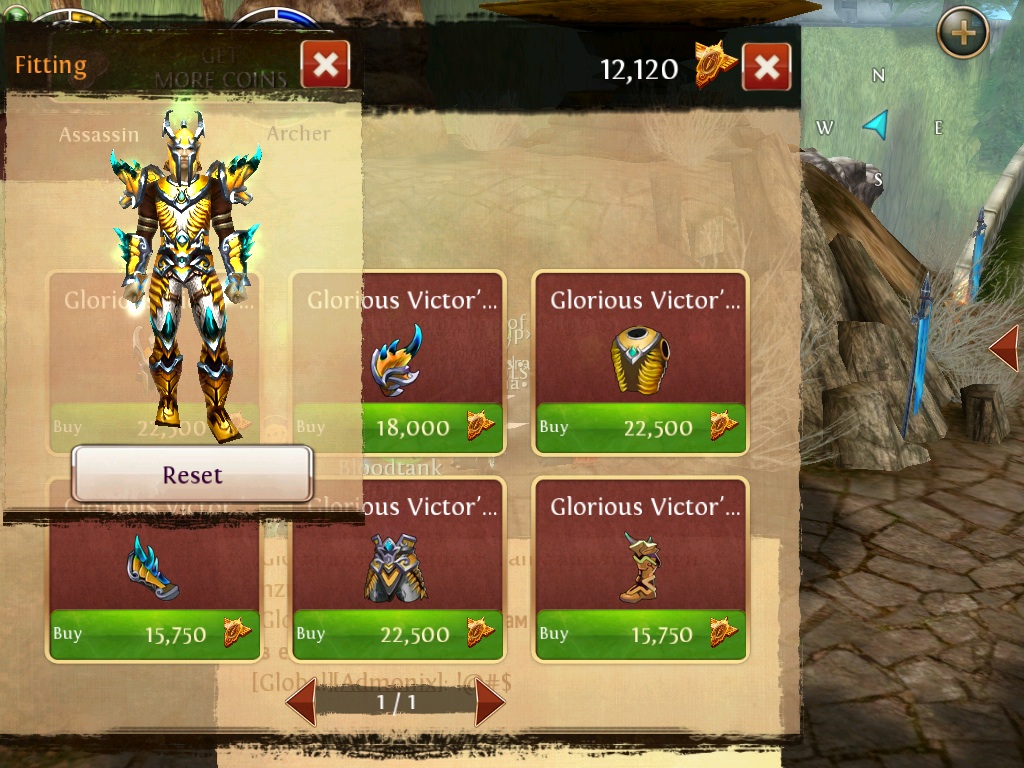
Task: Buy the leg armor for 22,500
Action: tap(398, 634)
